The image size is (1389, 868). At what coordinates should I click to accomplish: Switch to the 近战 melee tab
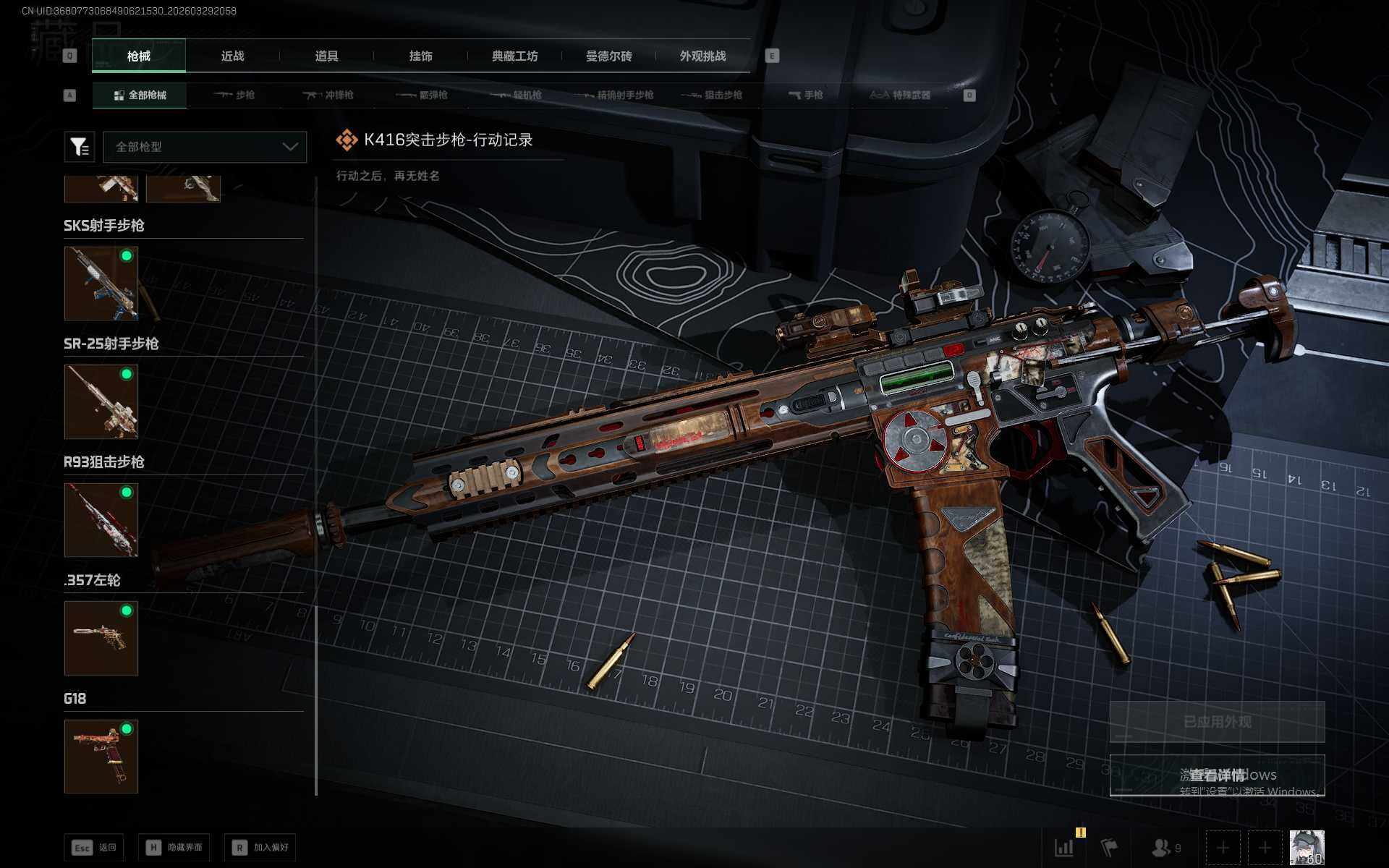point(232,56)
